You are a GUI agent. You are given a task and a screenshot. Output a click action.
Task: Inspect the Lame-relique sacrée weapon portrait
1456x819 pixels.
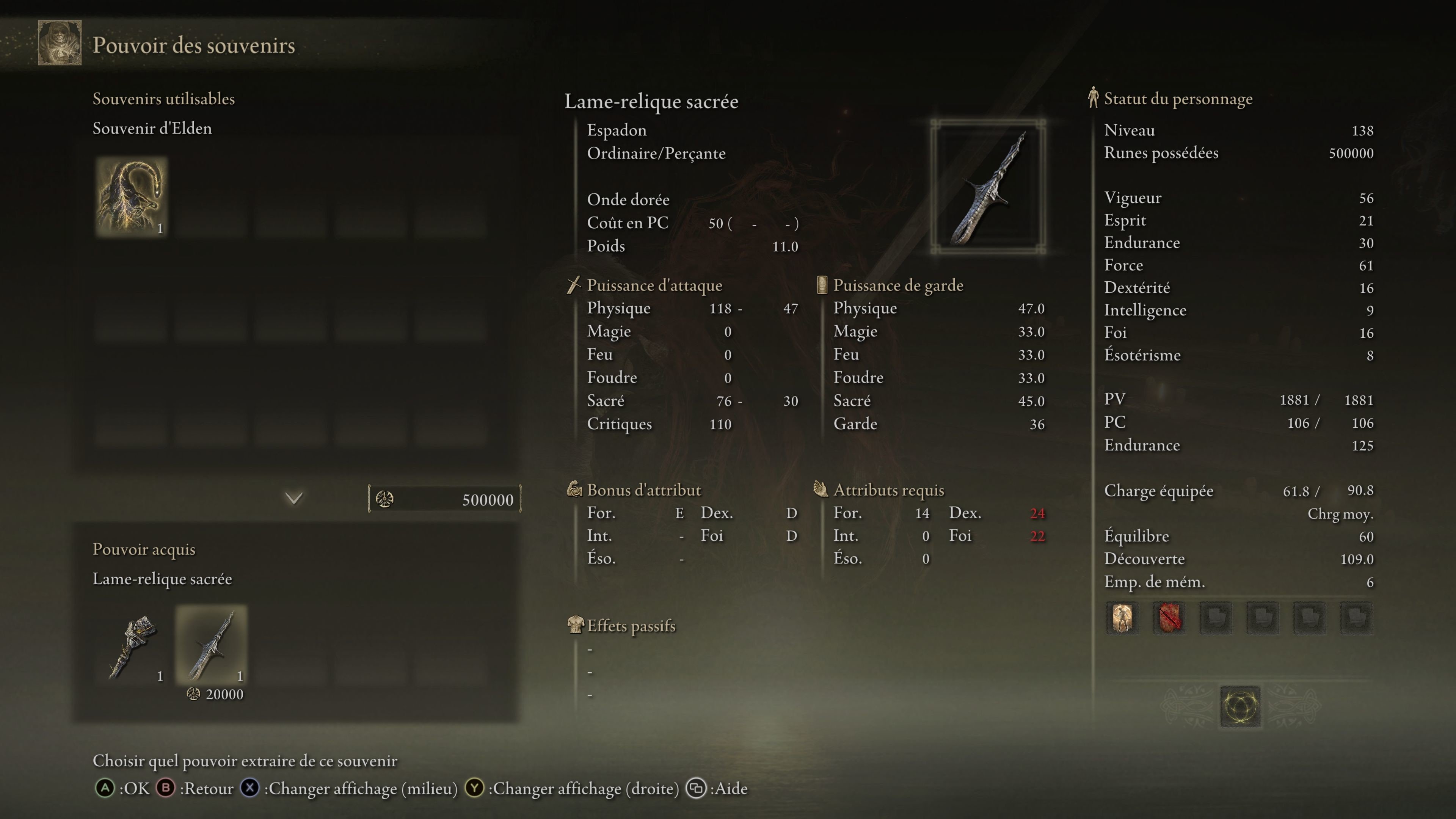coord(987,187)
